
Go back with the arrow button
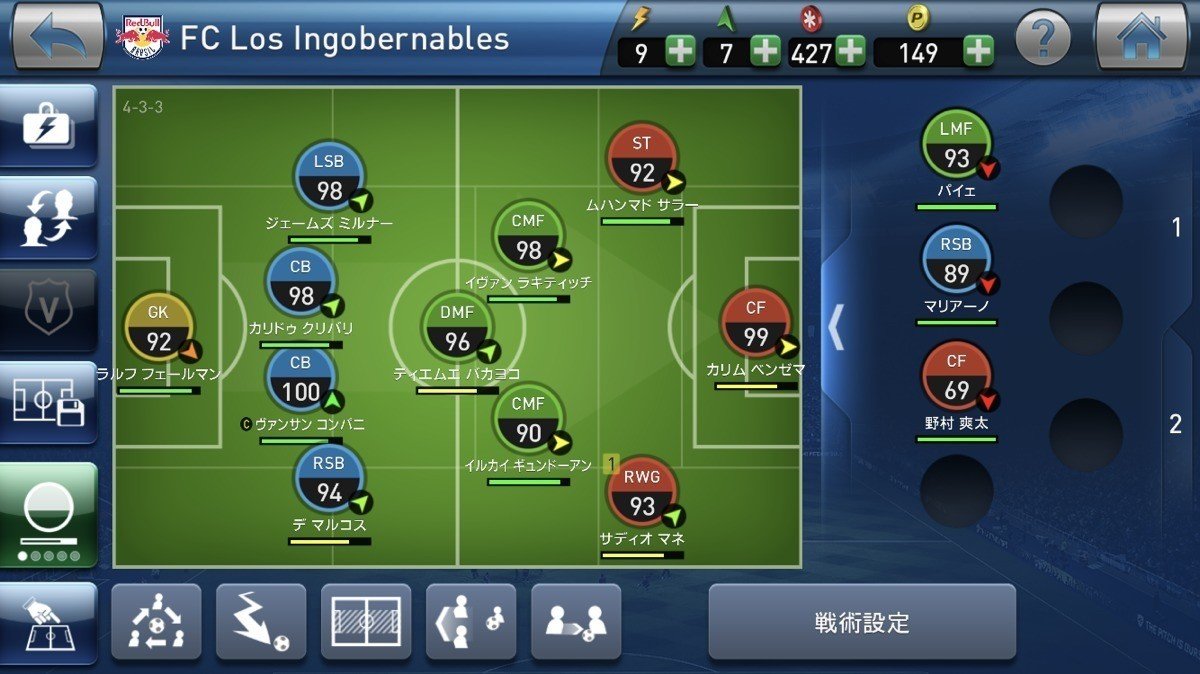click(57, 37)
